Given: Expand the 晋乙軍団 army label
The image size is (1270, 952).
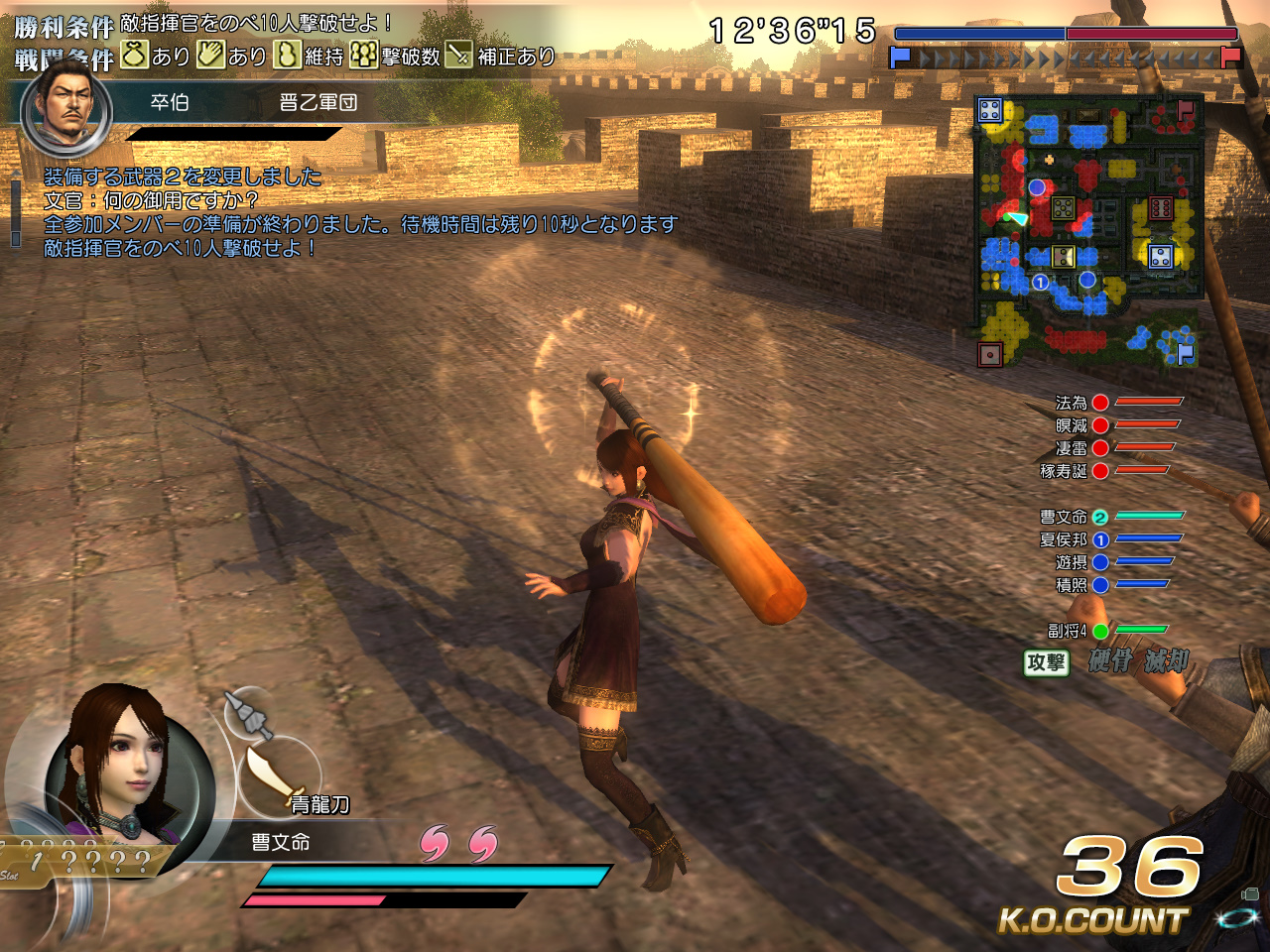Looking at the screenshot, I should pyautogui.click(x=317, y=100).
